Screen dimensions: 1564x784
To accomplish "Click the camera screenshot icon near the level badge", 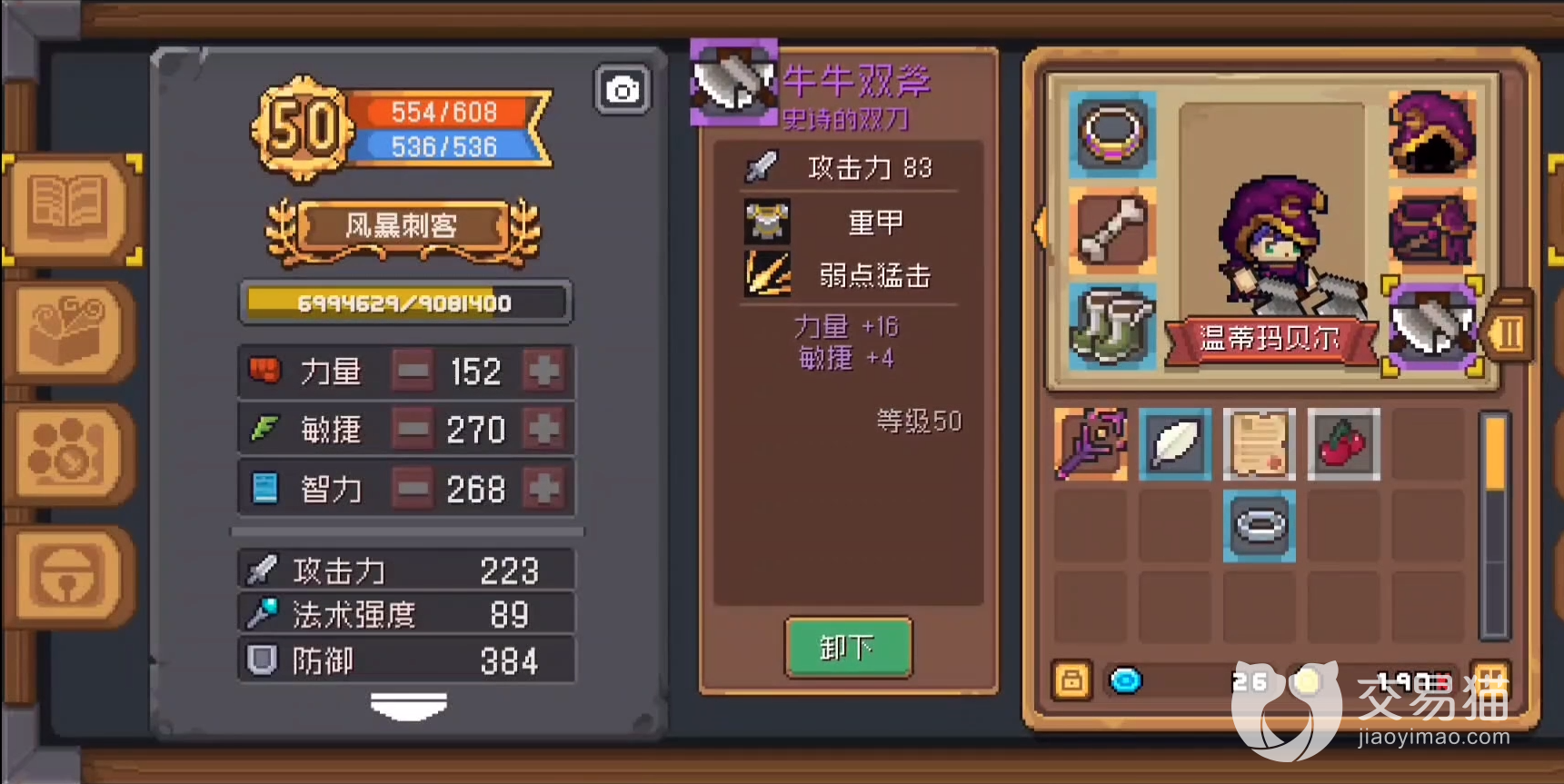I will point(621,89).
